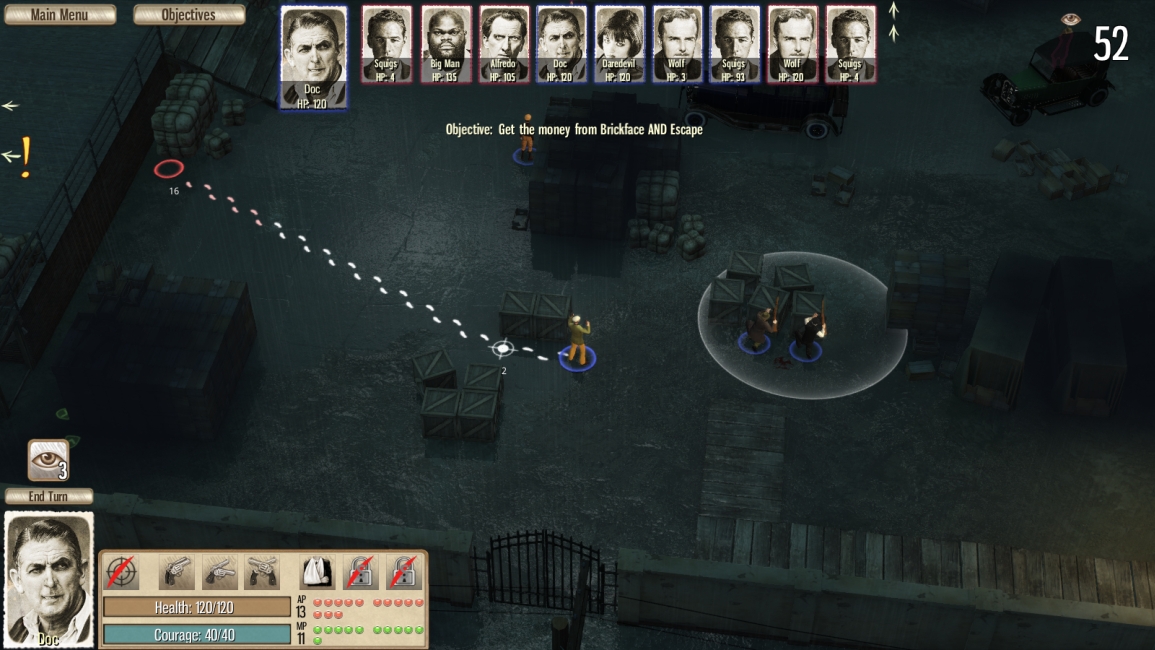This screenshot has height=650, width=1155.
Task: Choose the crossed dual revolvers attack
Action: coord(263,572)
